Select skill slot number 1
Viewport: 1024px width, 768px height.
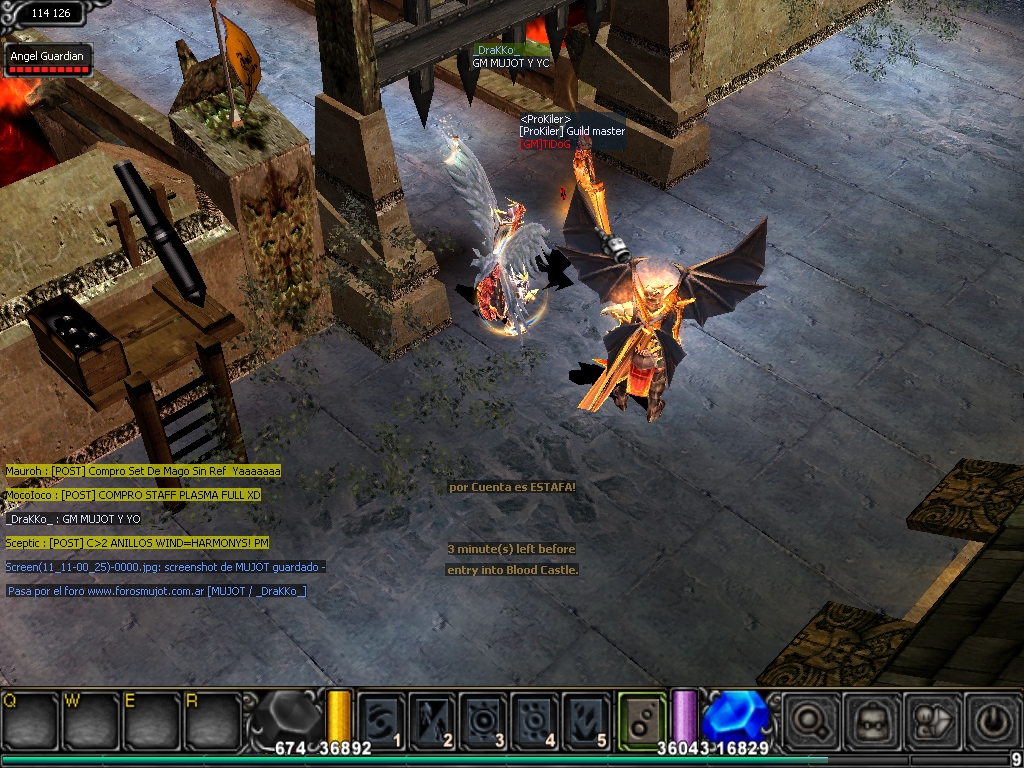382,717
